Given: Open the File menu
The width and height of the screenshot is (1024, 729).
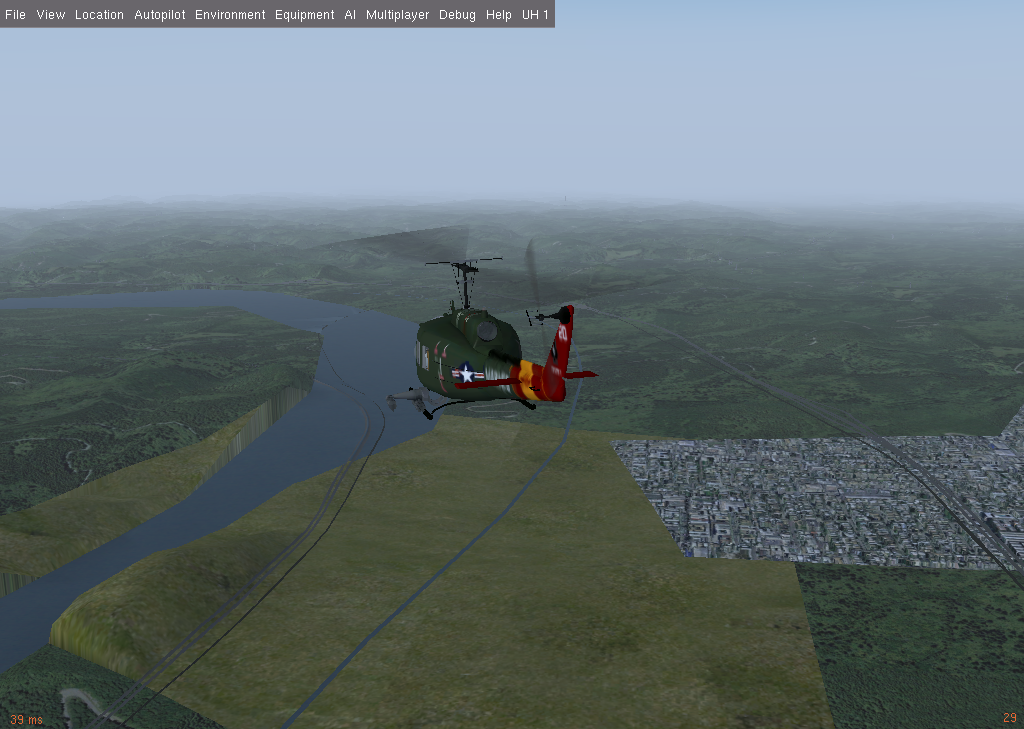Looking at the screenshot, I should (x=15, y=15).
